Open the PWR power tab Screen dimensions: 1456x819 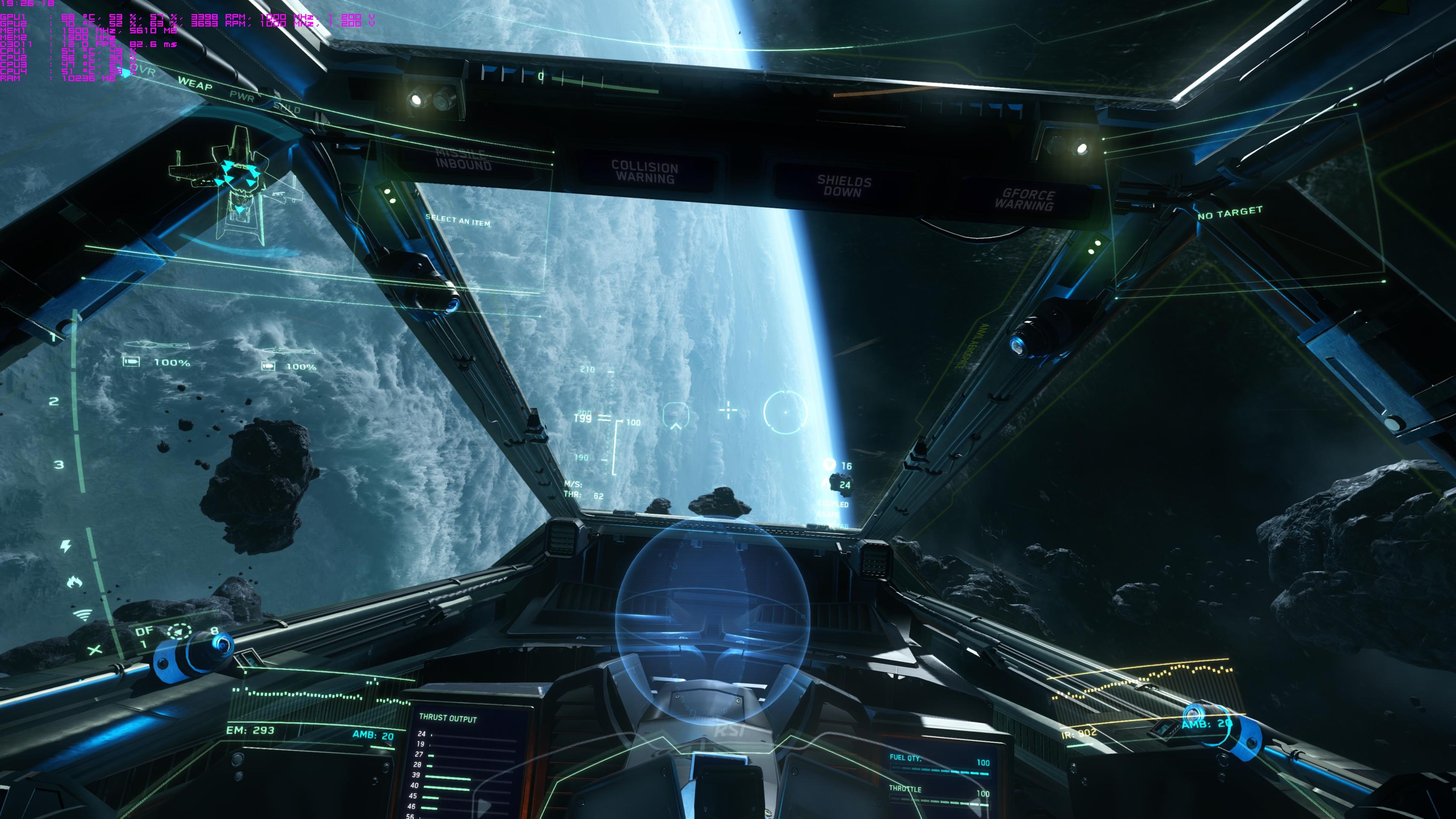[x=242, y=96]
